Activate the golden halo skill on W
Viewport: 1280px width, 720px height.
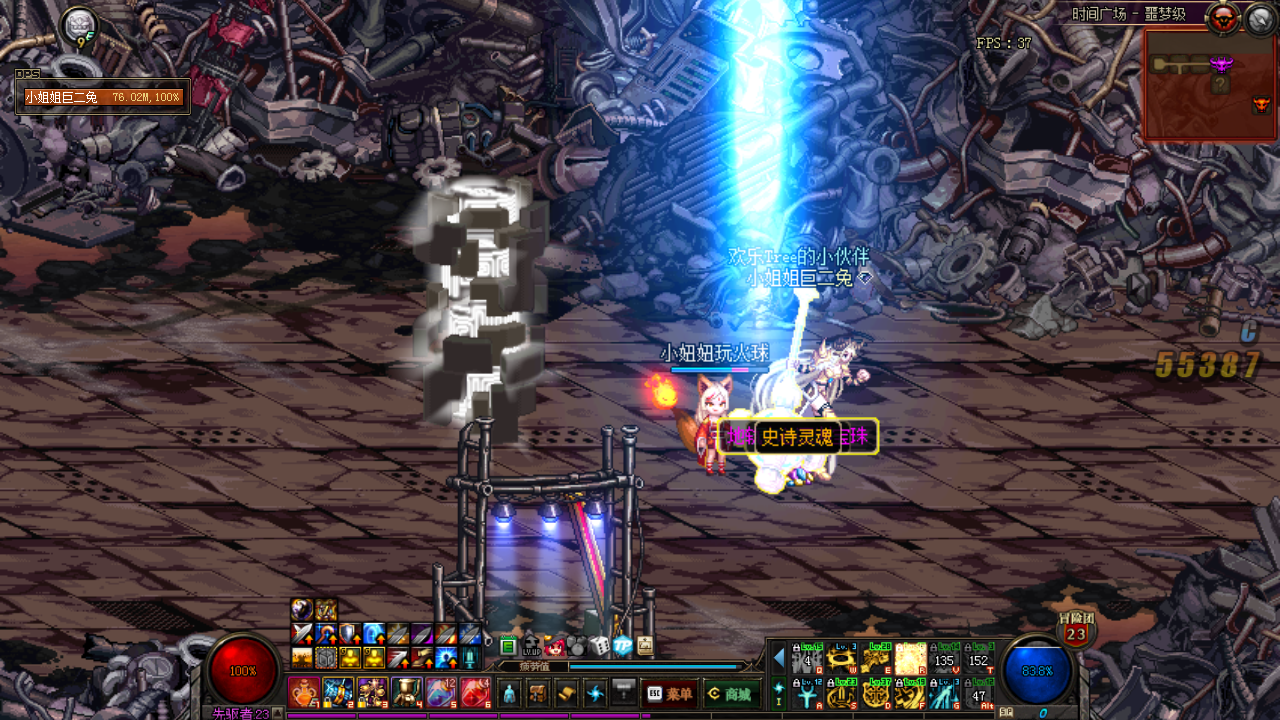[842, 660]
